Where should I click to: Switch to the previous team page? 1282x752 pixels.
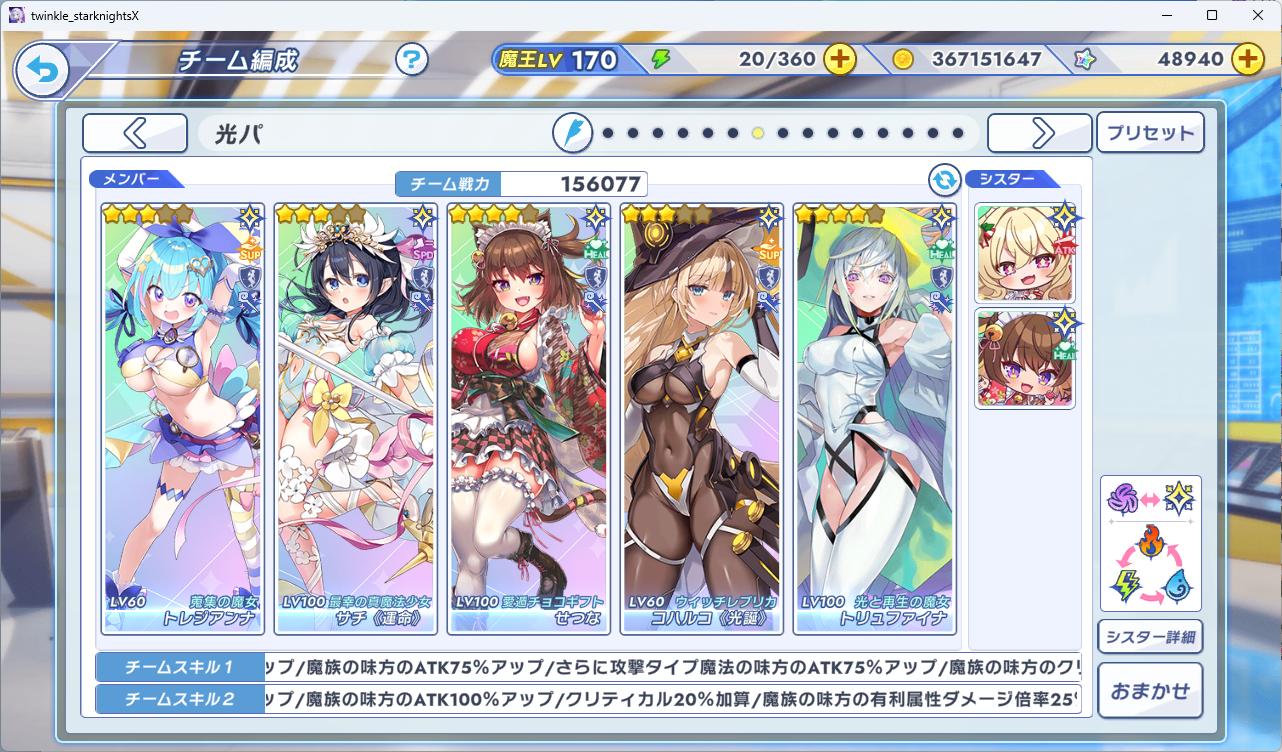(x=135, y=133)
